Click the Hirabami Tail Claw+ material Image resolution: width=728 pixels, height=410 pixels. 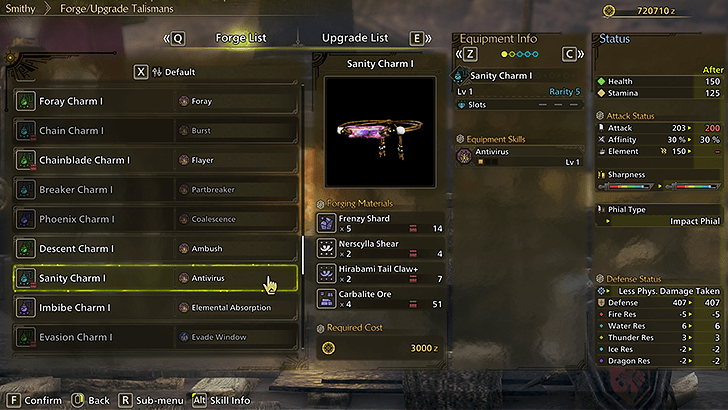point(380,273)
